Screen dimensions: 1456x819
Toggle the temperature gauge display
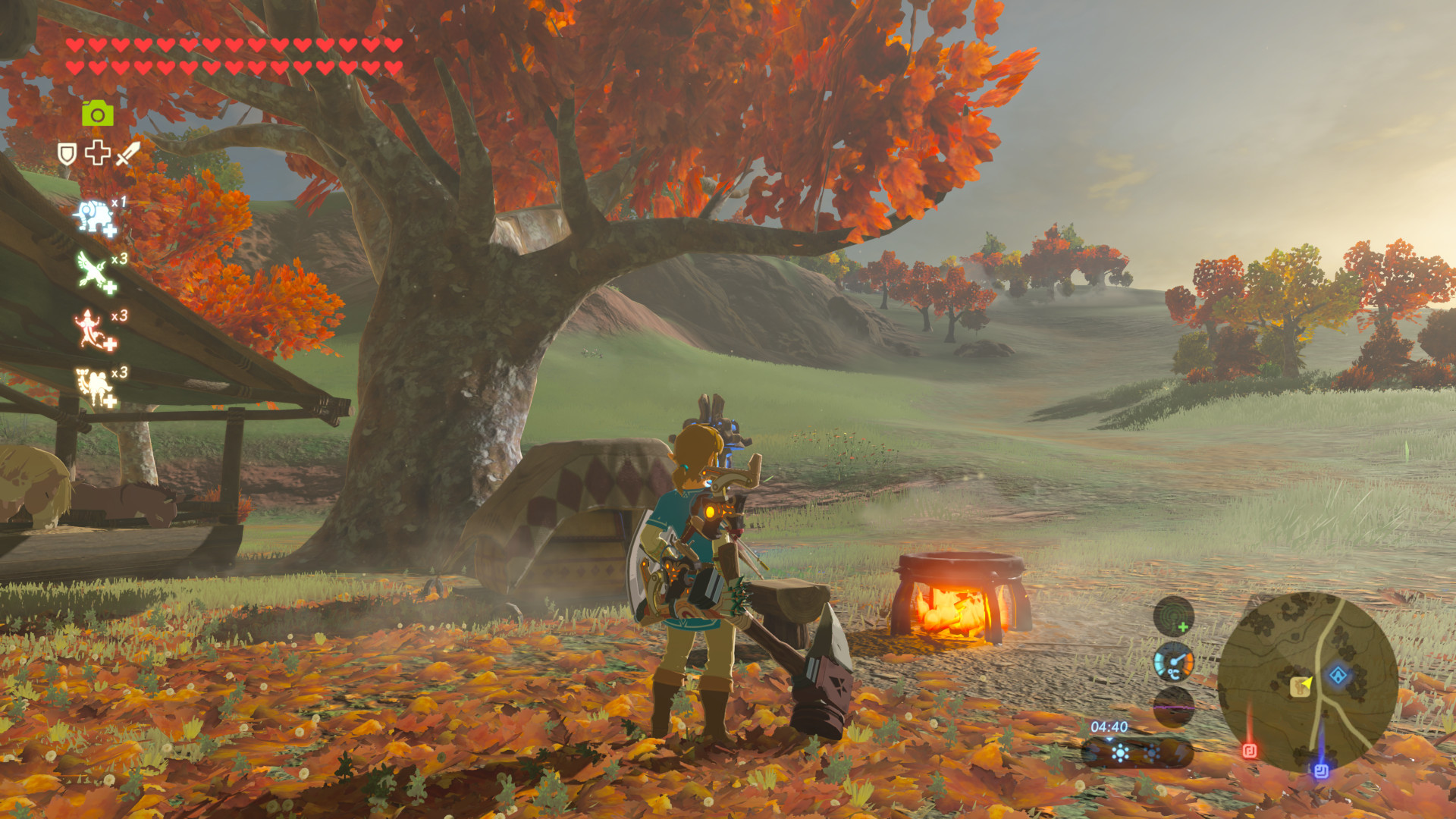coord(1174,663)
